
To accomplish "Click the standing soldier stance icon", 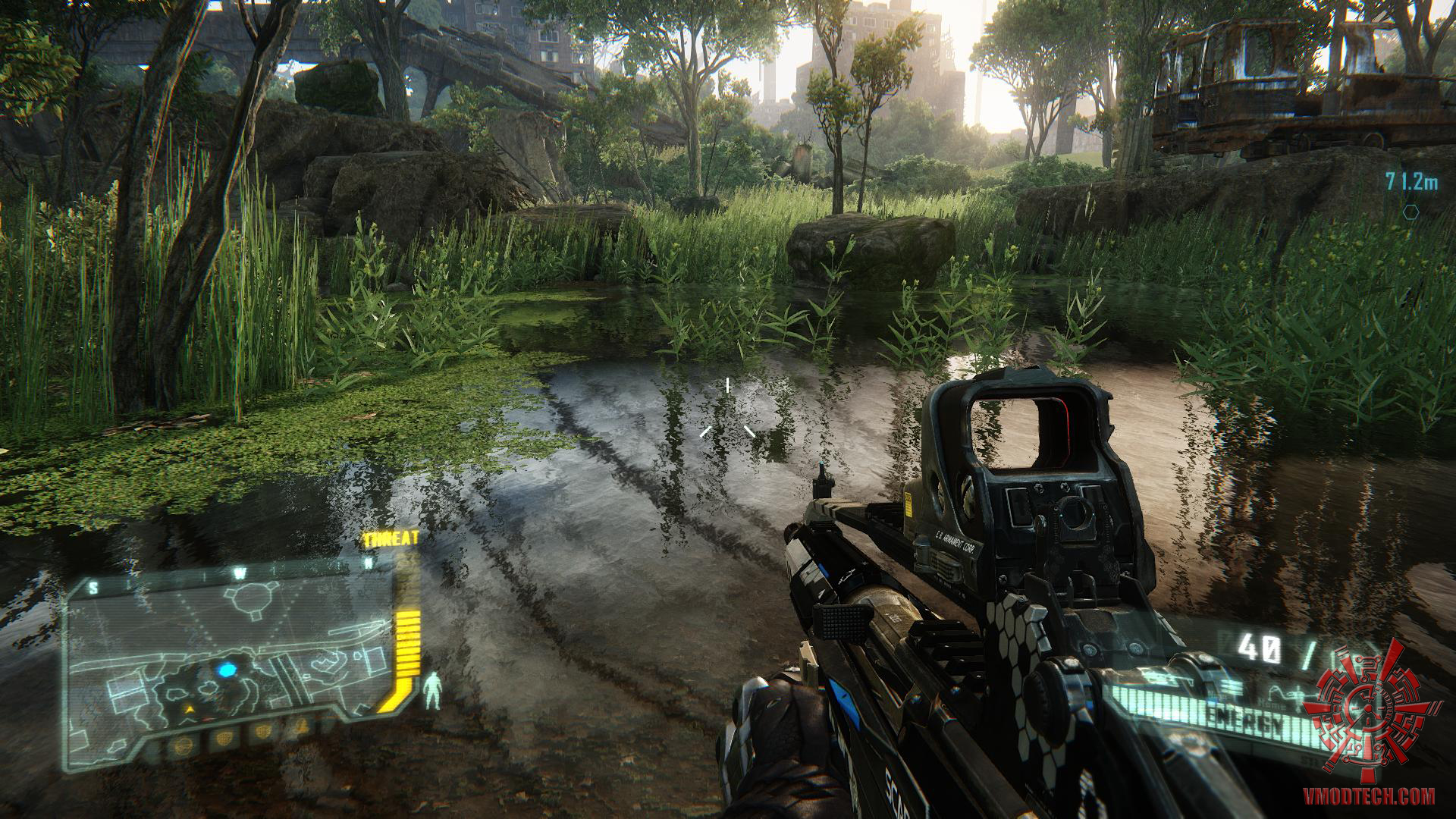I will 433,691.
